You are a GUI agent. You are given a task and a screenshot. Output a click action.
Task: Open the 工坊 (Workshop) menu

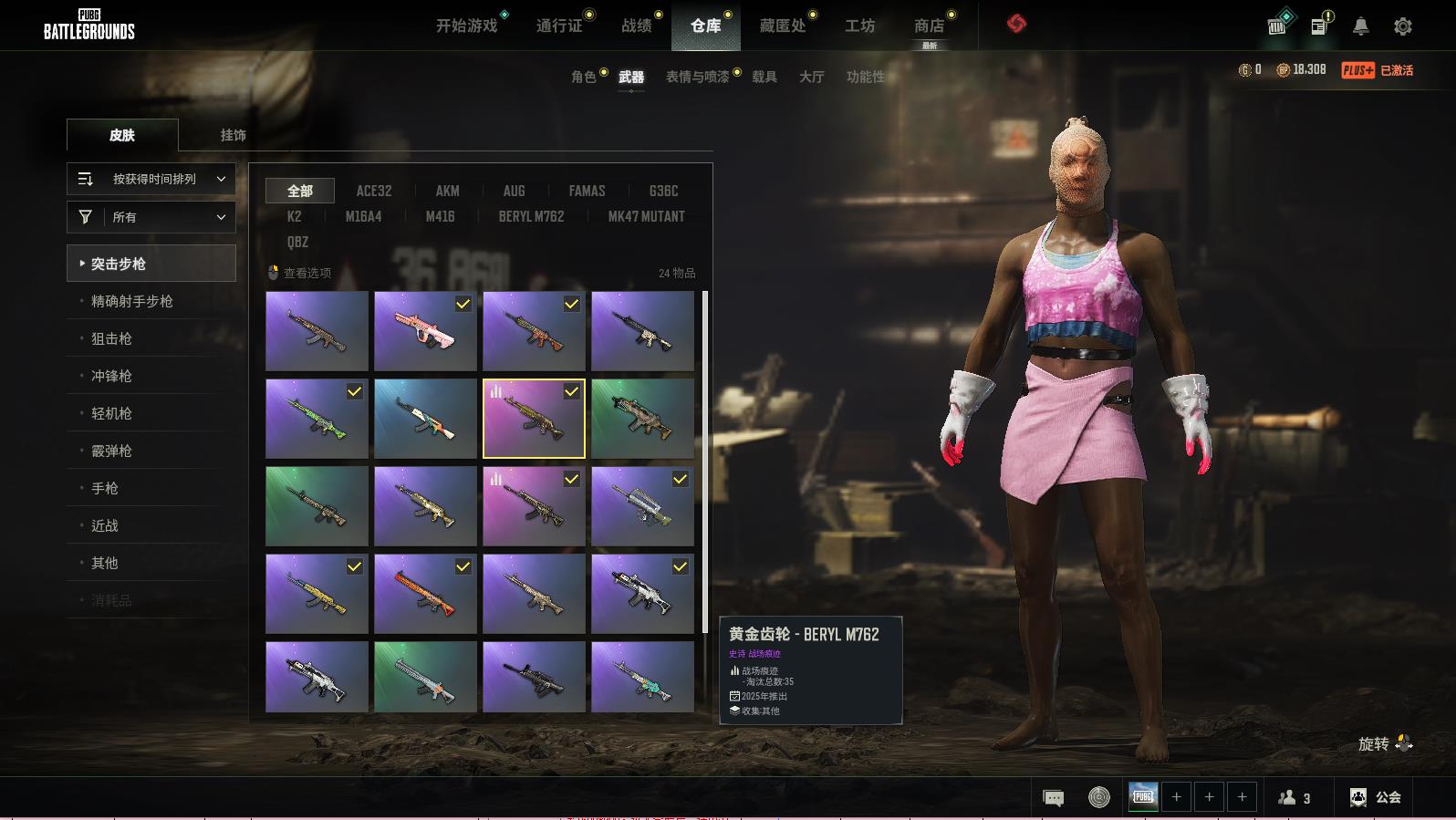click(x=859, y=26)
